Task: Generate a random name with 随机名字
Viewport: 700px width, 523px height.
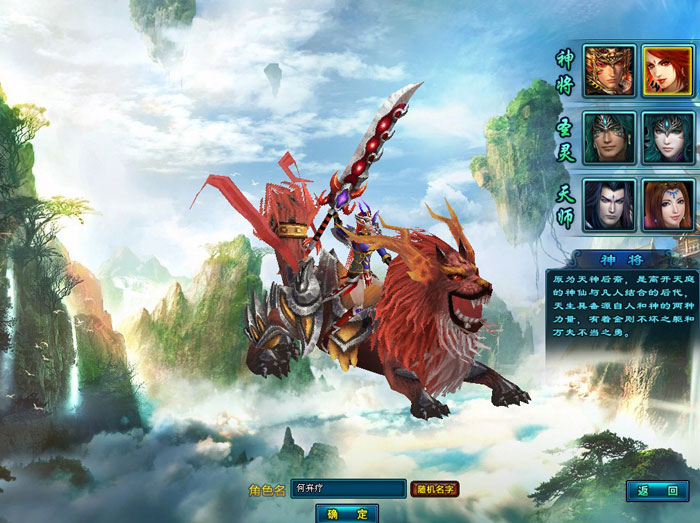Action: coord(435,489)
